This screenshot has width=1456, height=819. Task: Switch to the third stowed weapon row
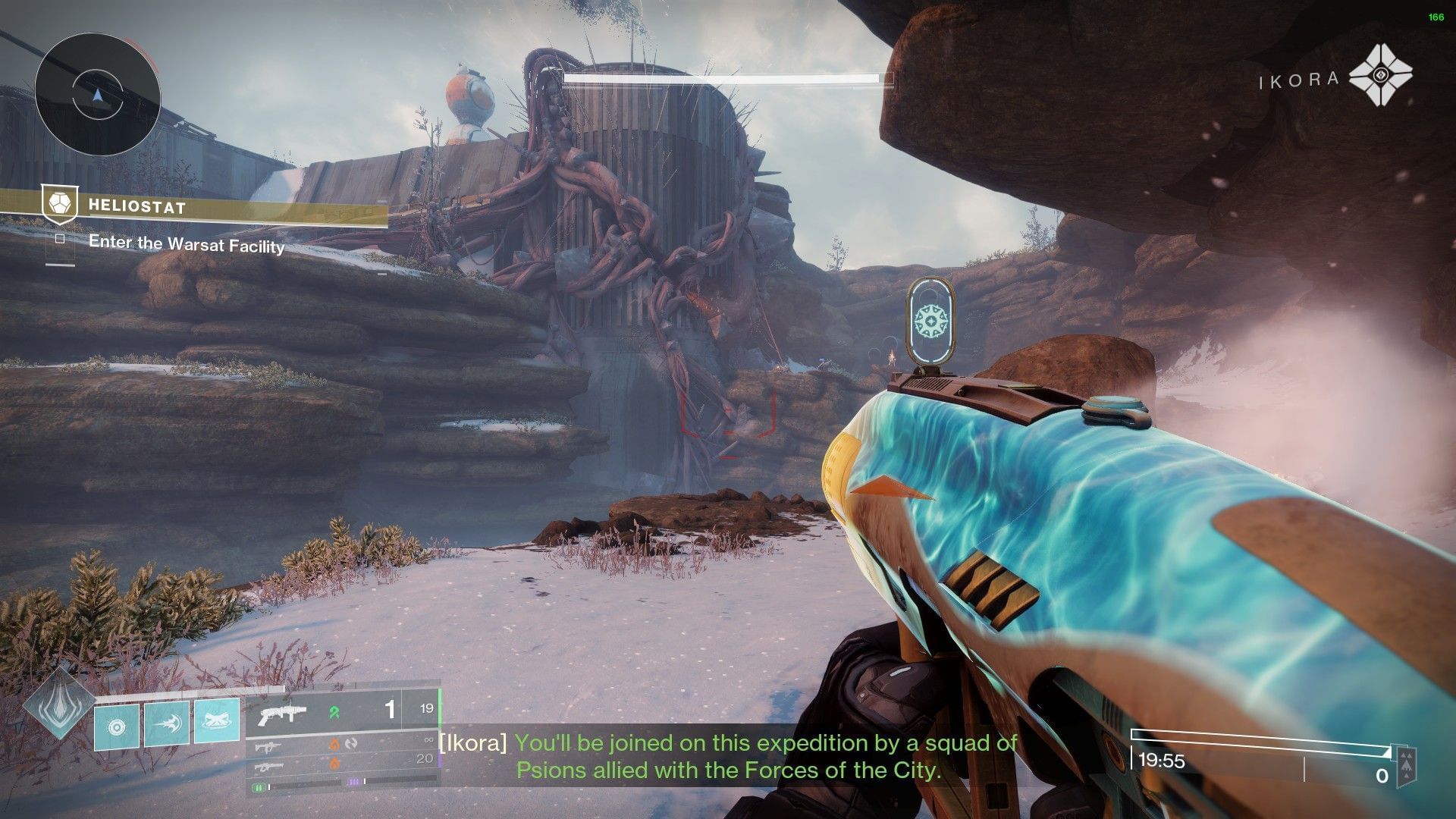(x=343, y=764)
